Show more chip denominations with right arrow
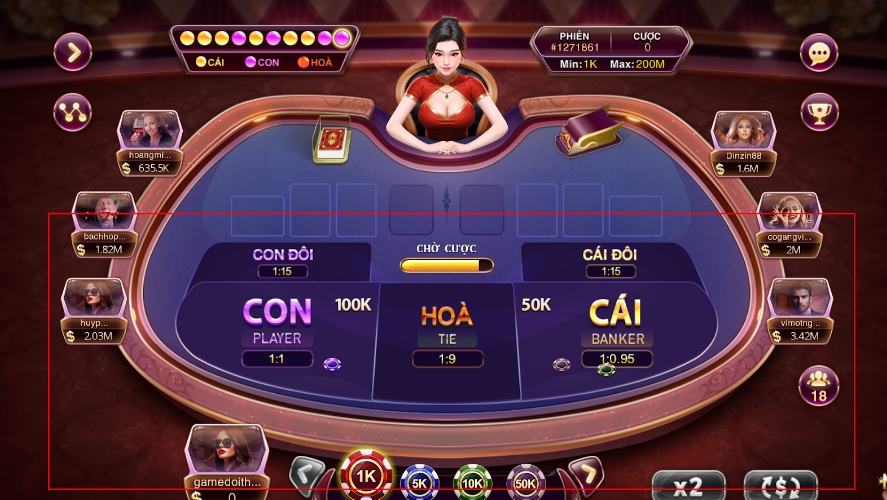 (x=585, y=473)
